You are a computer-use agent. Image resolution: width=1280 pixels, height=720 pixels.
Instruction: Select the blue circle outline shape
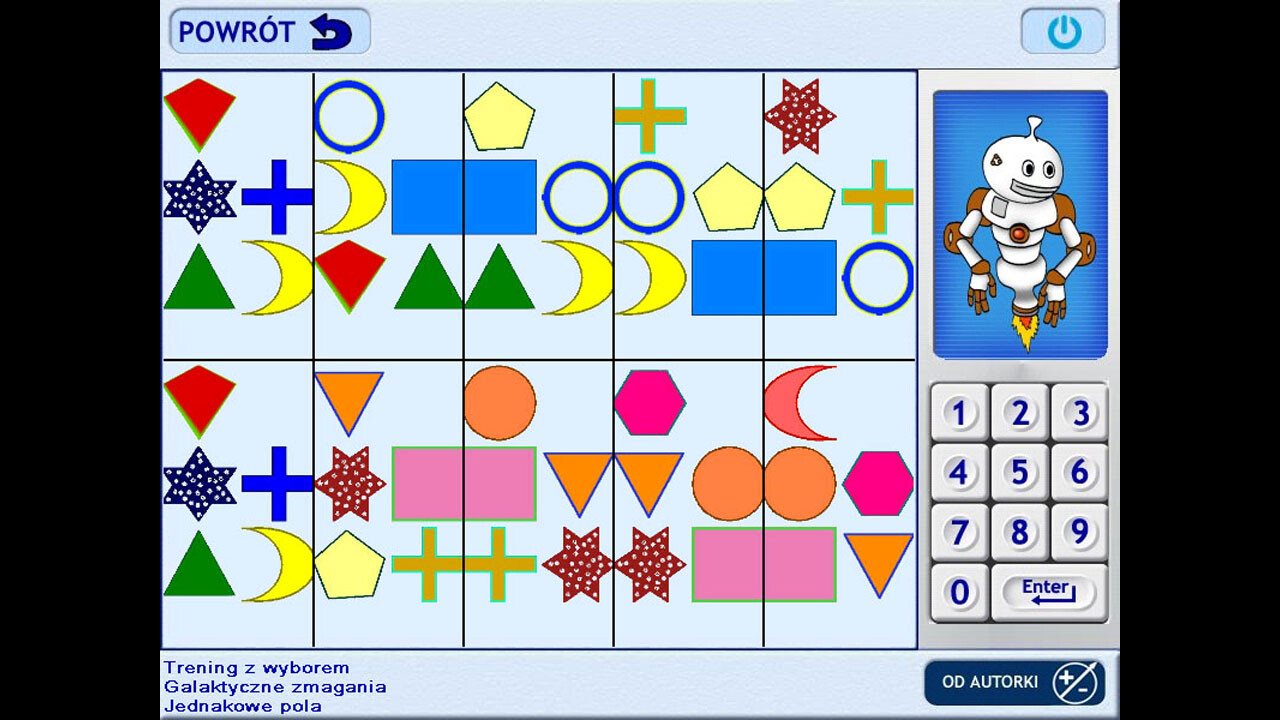[x=350, y=116]
